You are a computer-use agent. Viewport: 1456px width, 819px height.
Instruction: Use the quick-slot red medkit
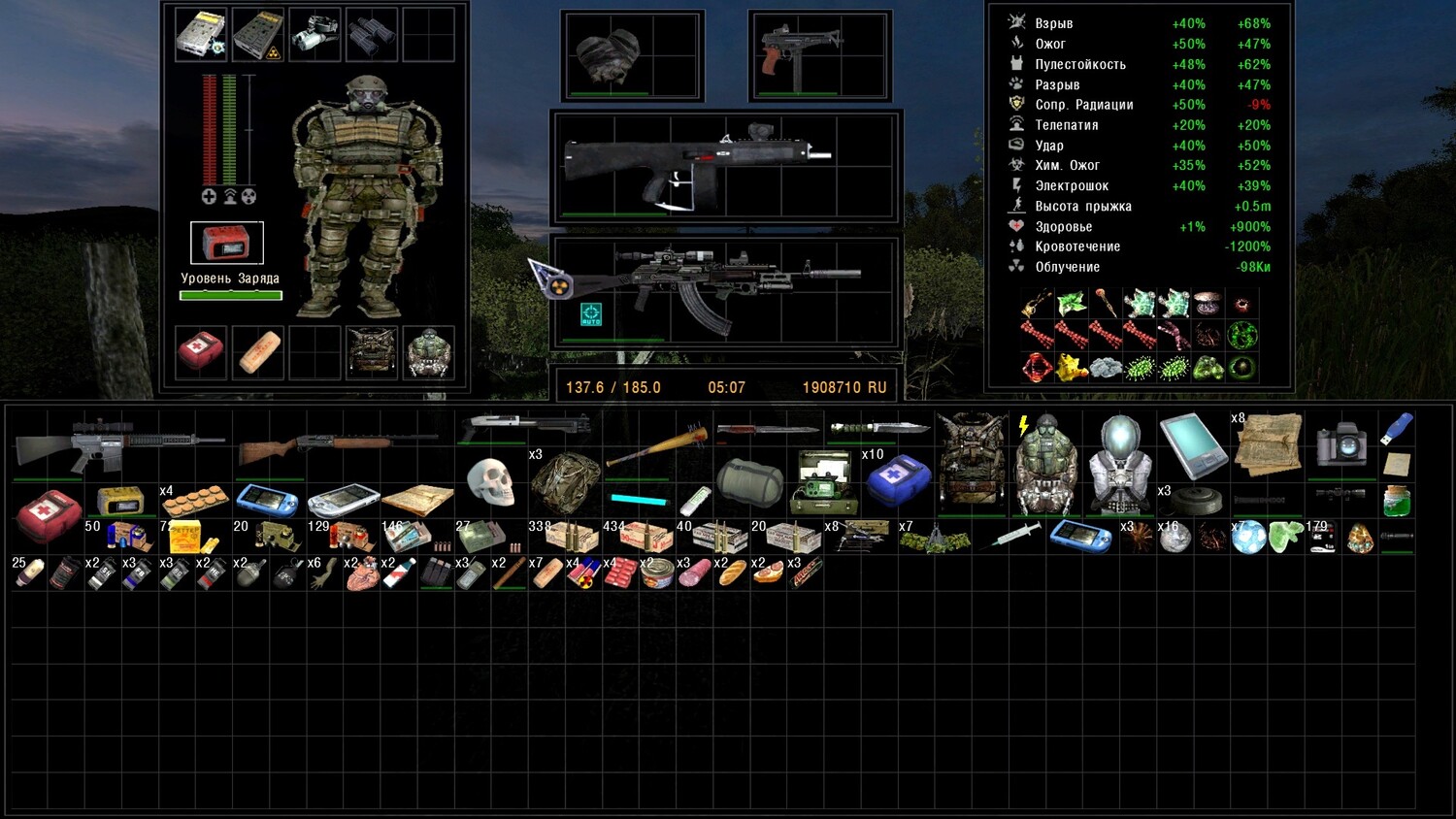click(201, 351)
